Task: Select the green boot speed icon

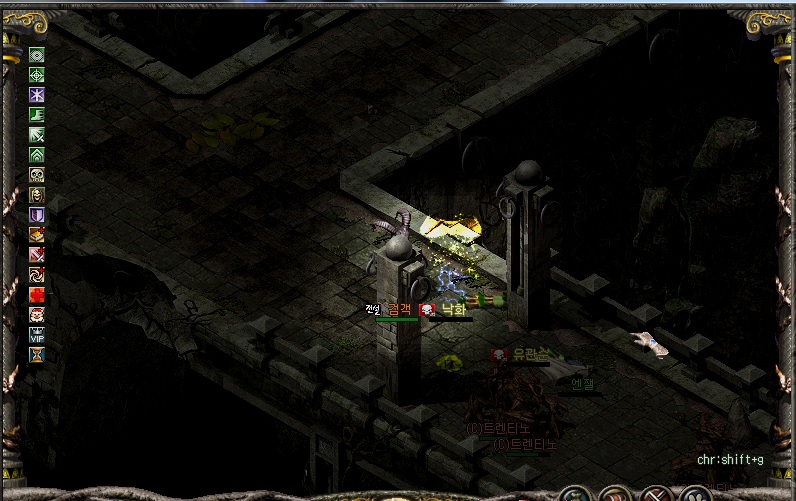Action: 37,114
